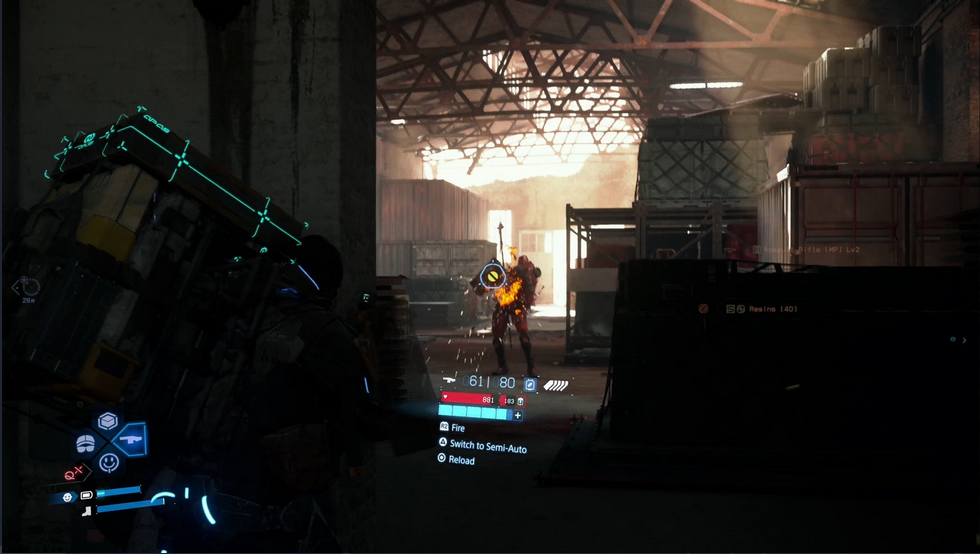Screen dimensions: 980x554
Task: Select the goggles equipment wheel slot
Action: [86, 442]
